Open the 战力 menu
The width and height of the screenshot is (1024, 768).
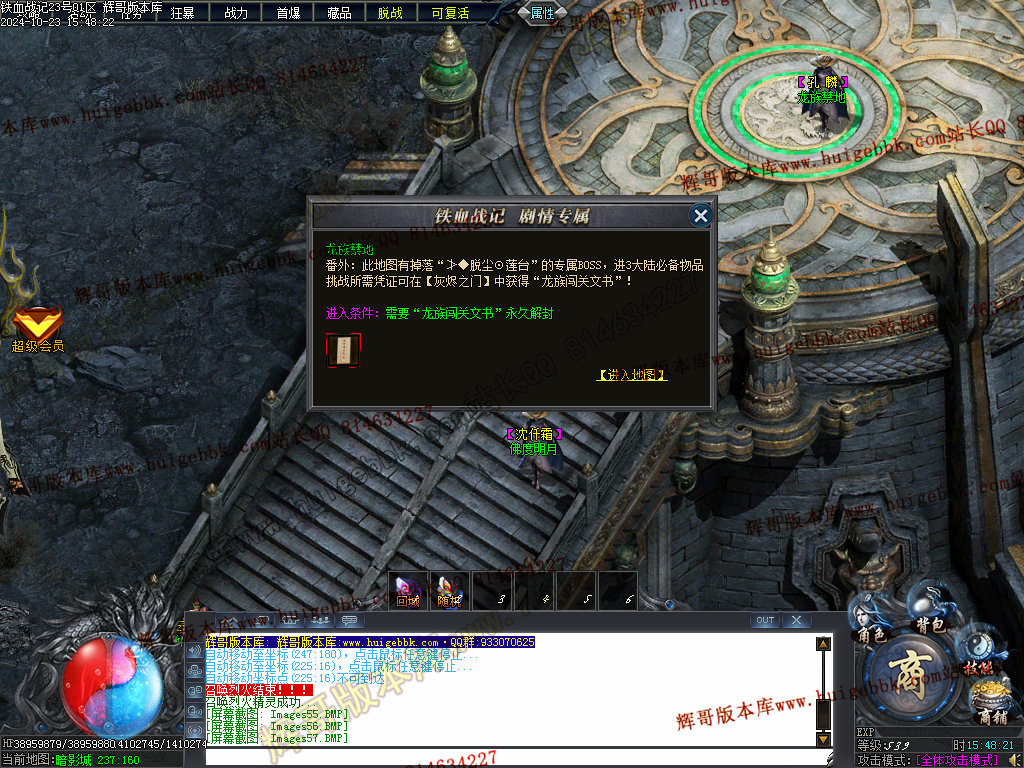[x=236, y=13]
